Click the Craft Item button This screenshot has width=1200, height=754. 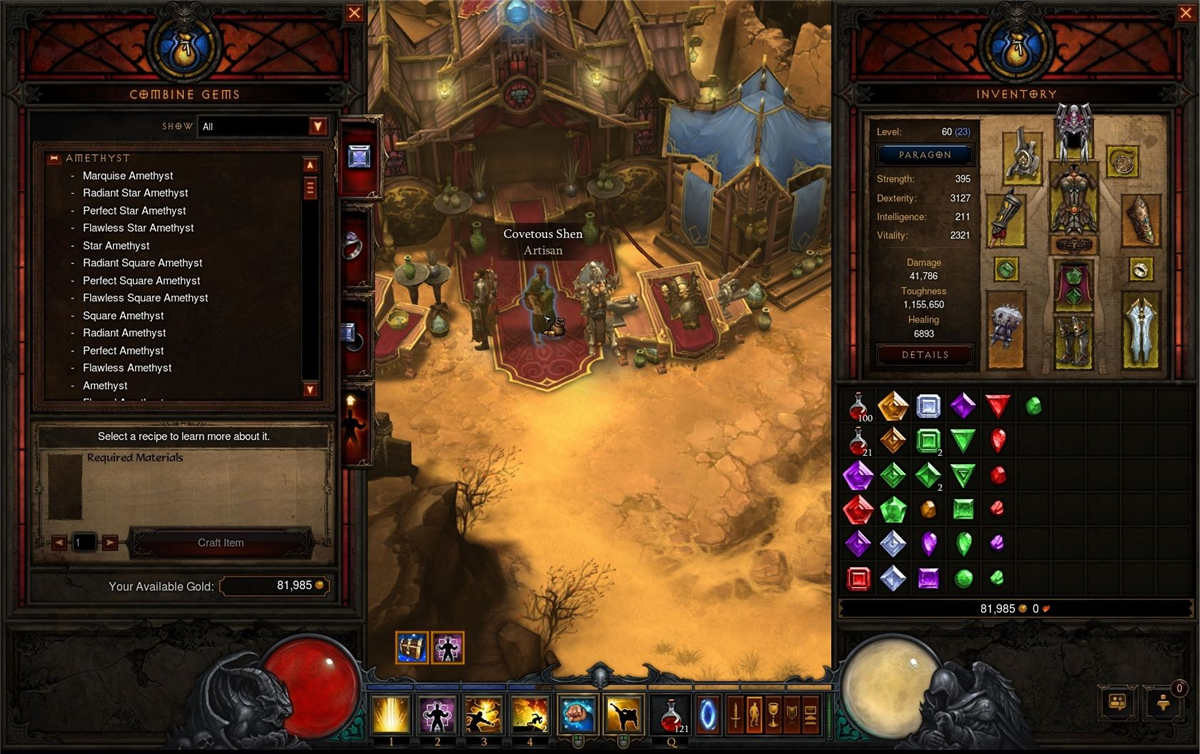[221, 543]
